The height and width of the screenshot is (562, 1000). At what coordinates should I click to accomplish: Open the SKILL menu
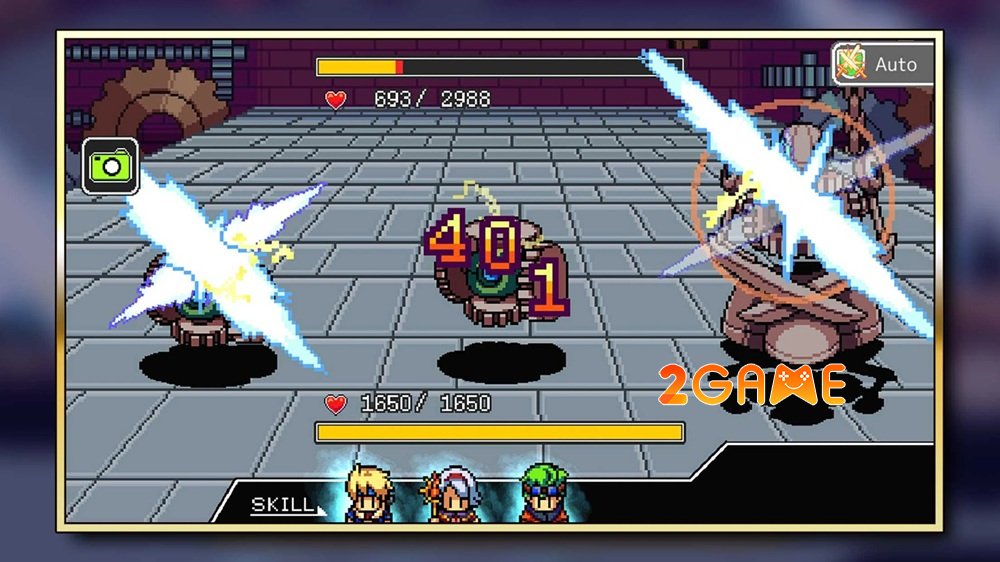[x=284, y=505]
